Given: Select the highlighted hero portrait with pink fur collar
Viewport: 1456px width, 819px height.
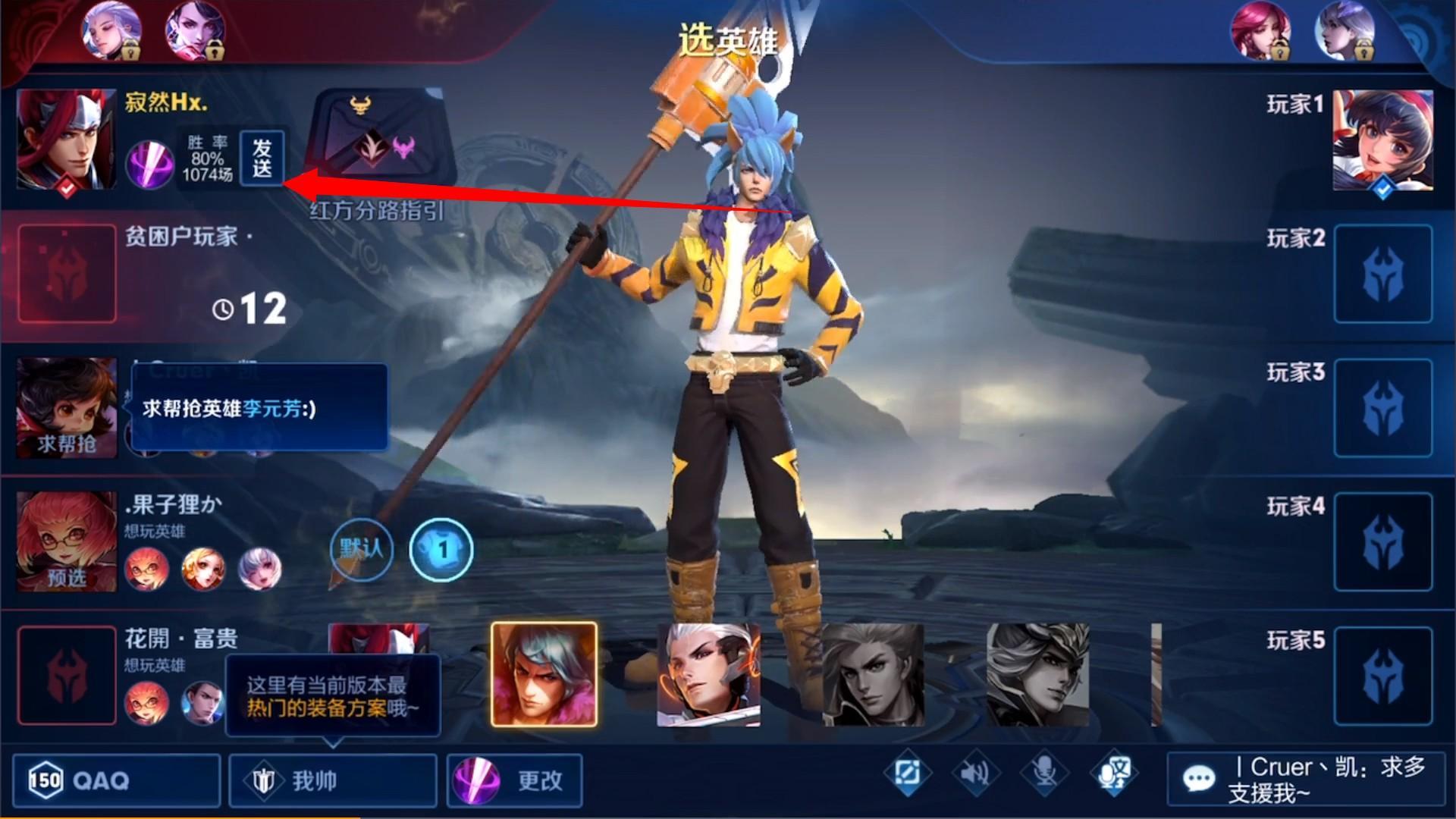Looking at the screenshot, I should (x=544, y=674).
